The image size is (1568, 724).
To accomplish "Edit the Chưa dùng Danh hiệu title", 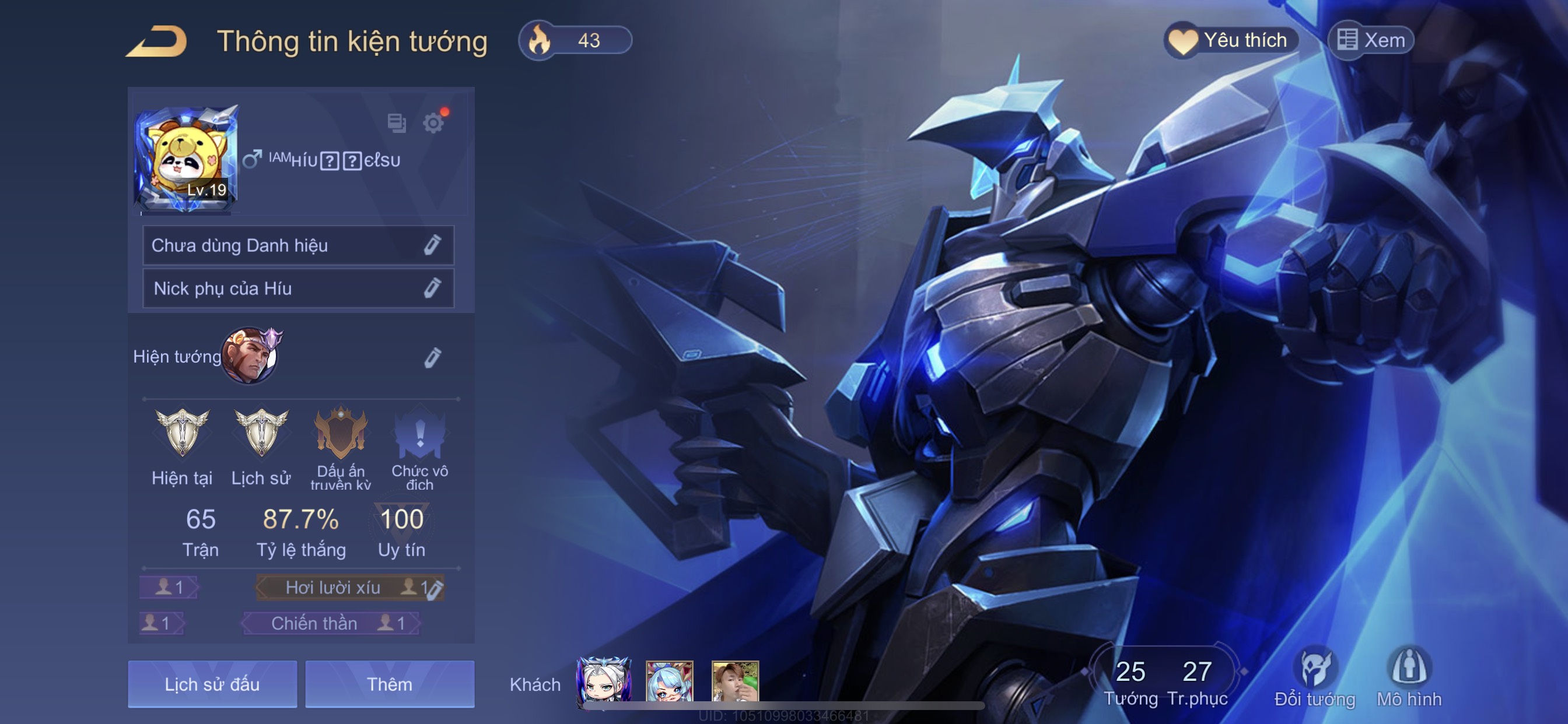I will coord(432,245).
